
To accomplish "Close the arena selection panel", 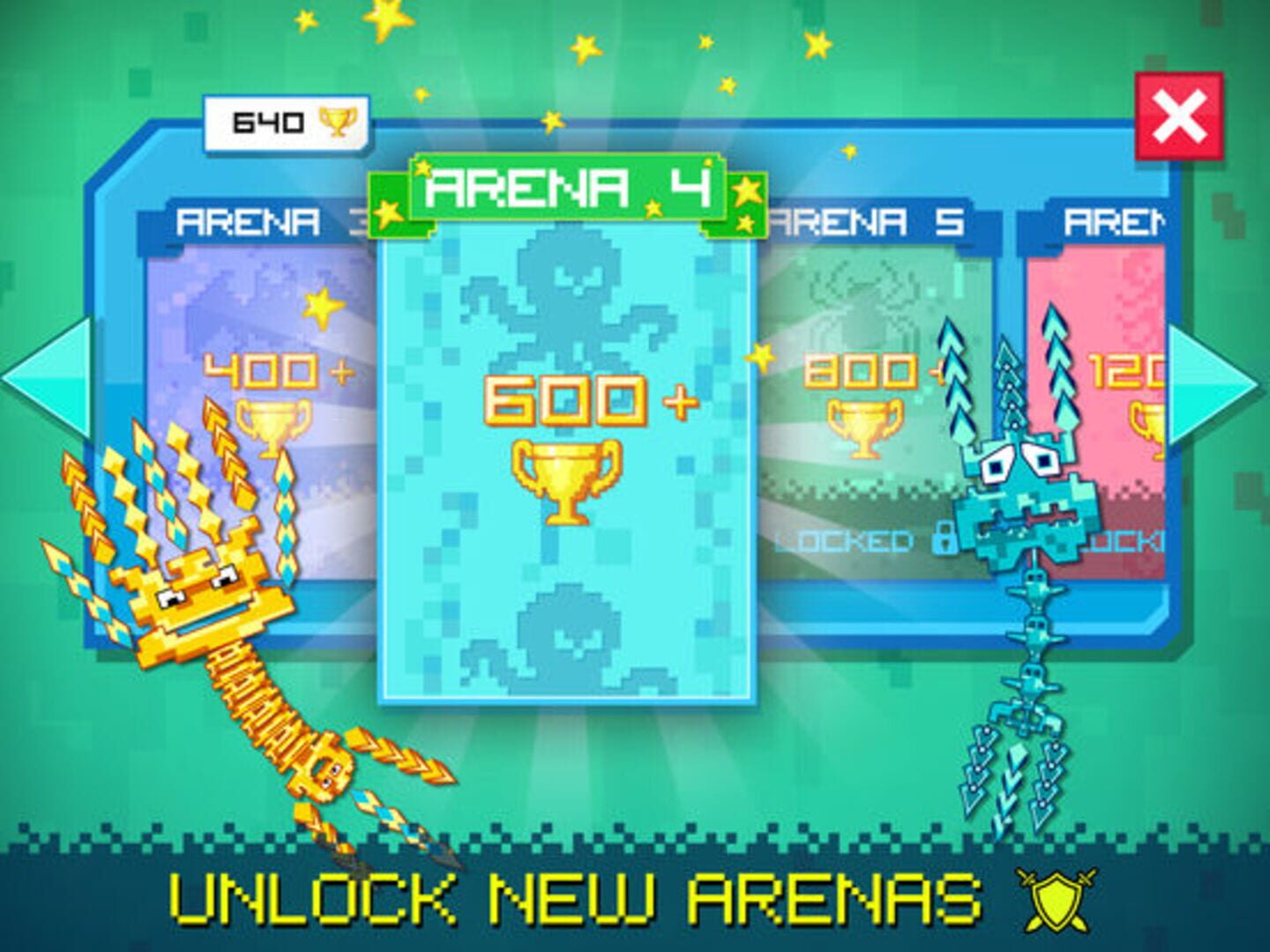I will click(x=1178, y=116).
